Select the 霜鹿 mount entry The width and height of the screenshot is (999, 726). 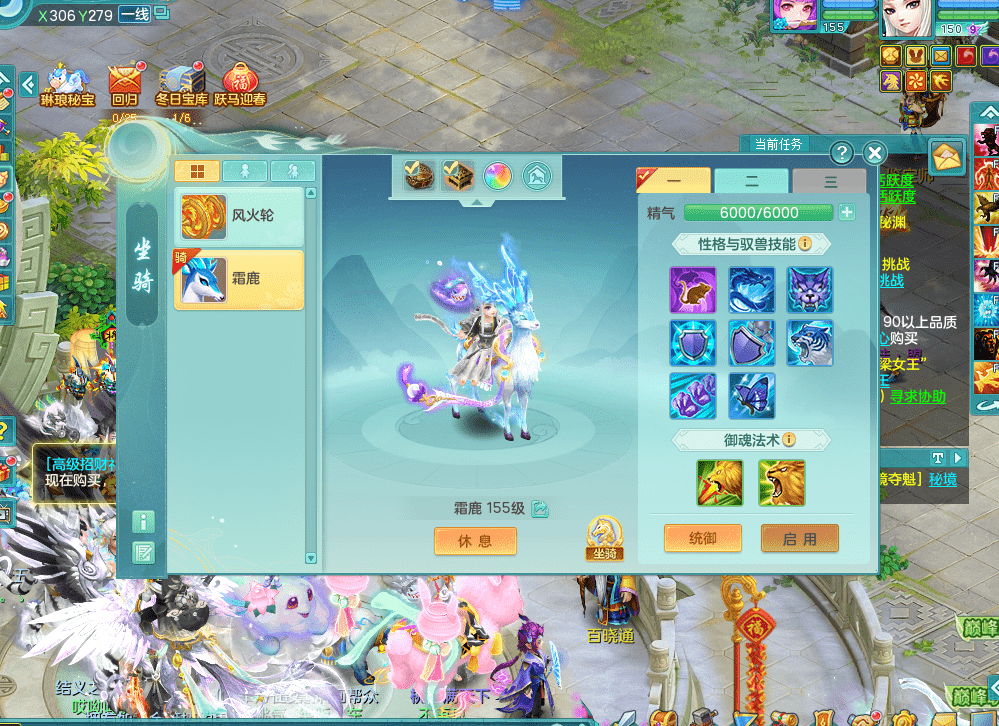coord(239,279)
